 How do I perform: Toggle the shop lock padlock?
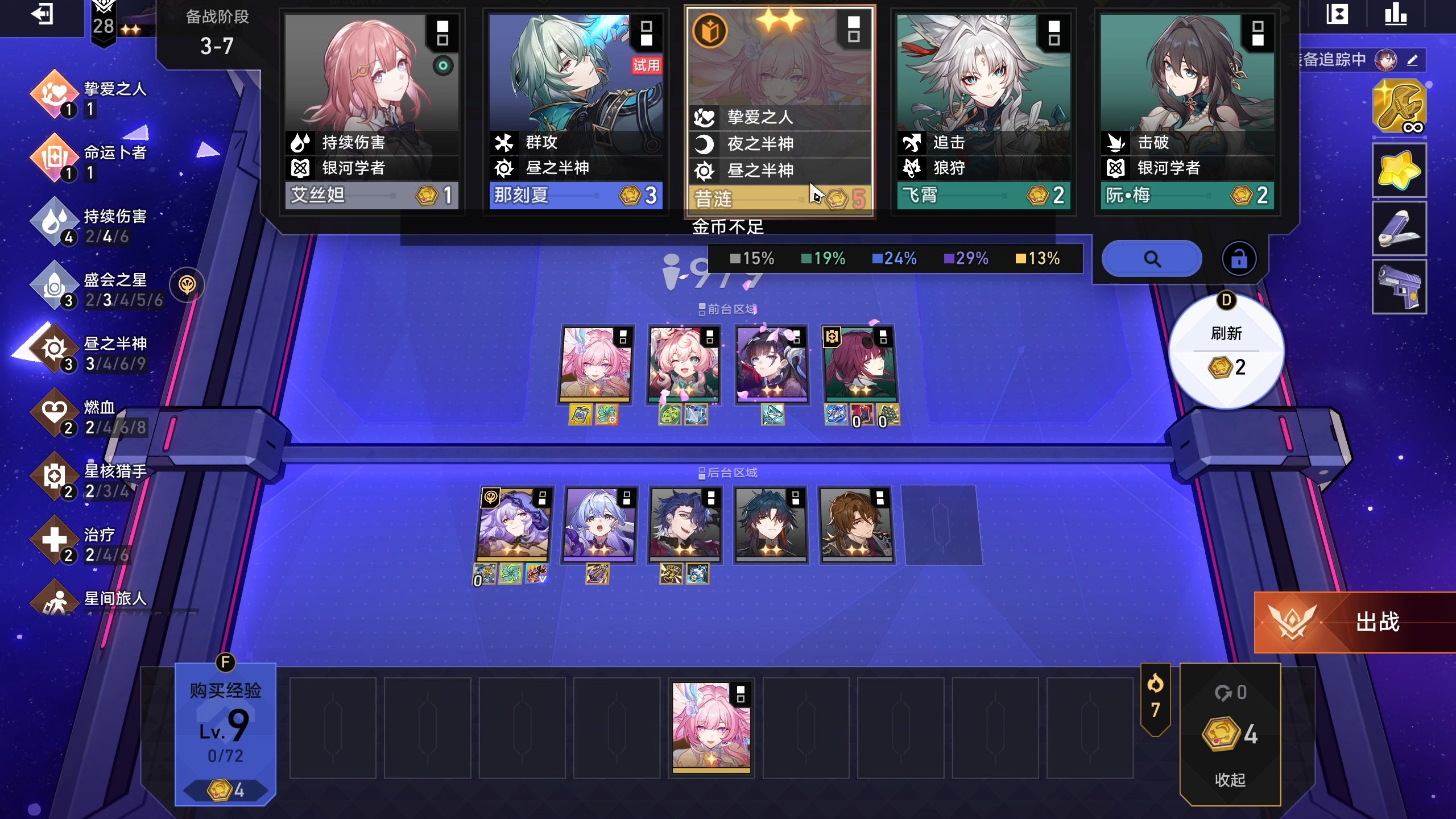pyautogui.click(x=1240, y=258)
